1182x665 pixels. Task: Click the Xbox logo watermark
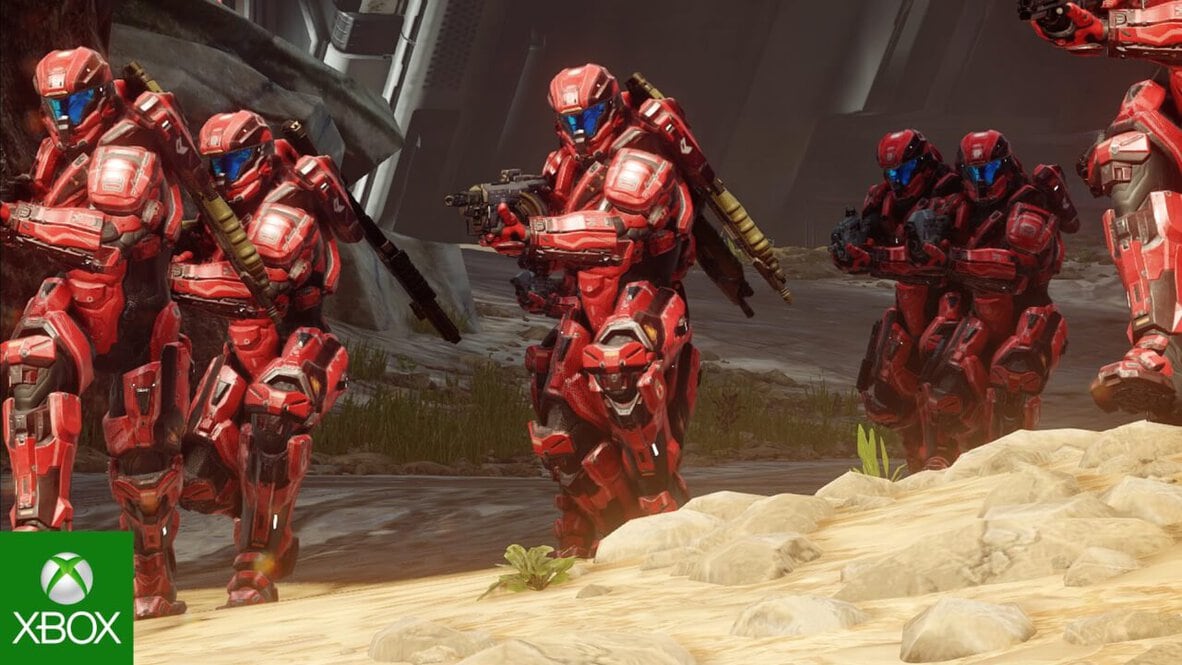(66, 597)
